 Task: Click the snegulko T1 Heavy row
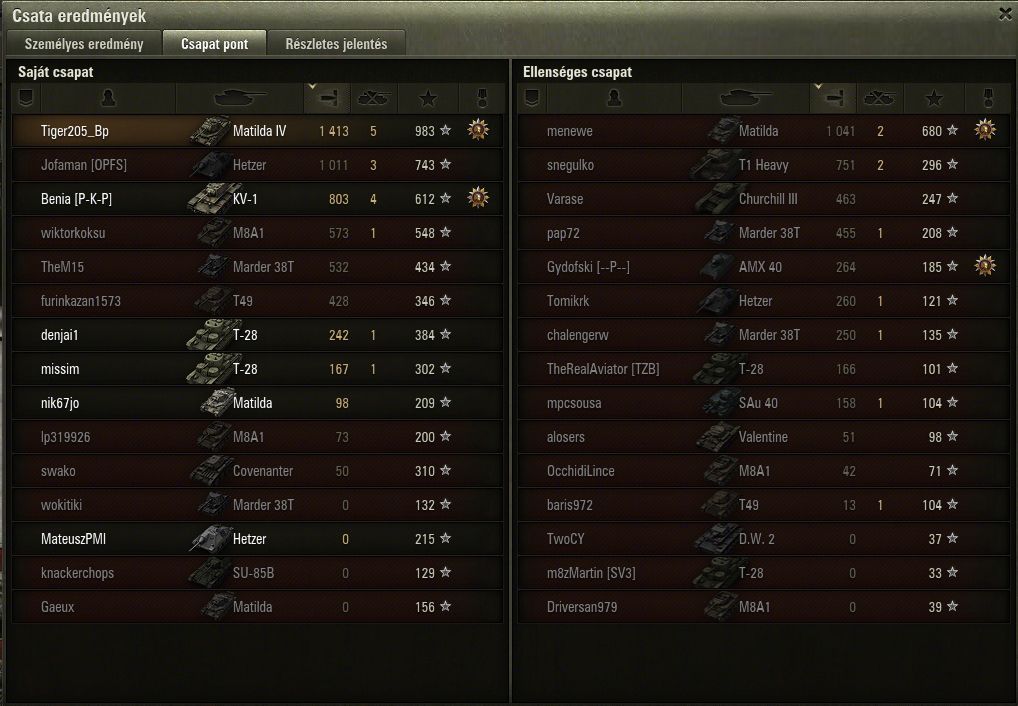[x=571, y=165]
